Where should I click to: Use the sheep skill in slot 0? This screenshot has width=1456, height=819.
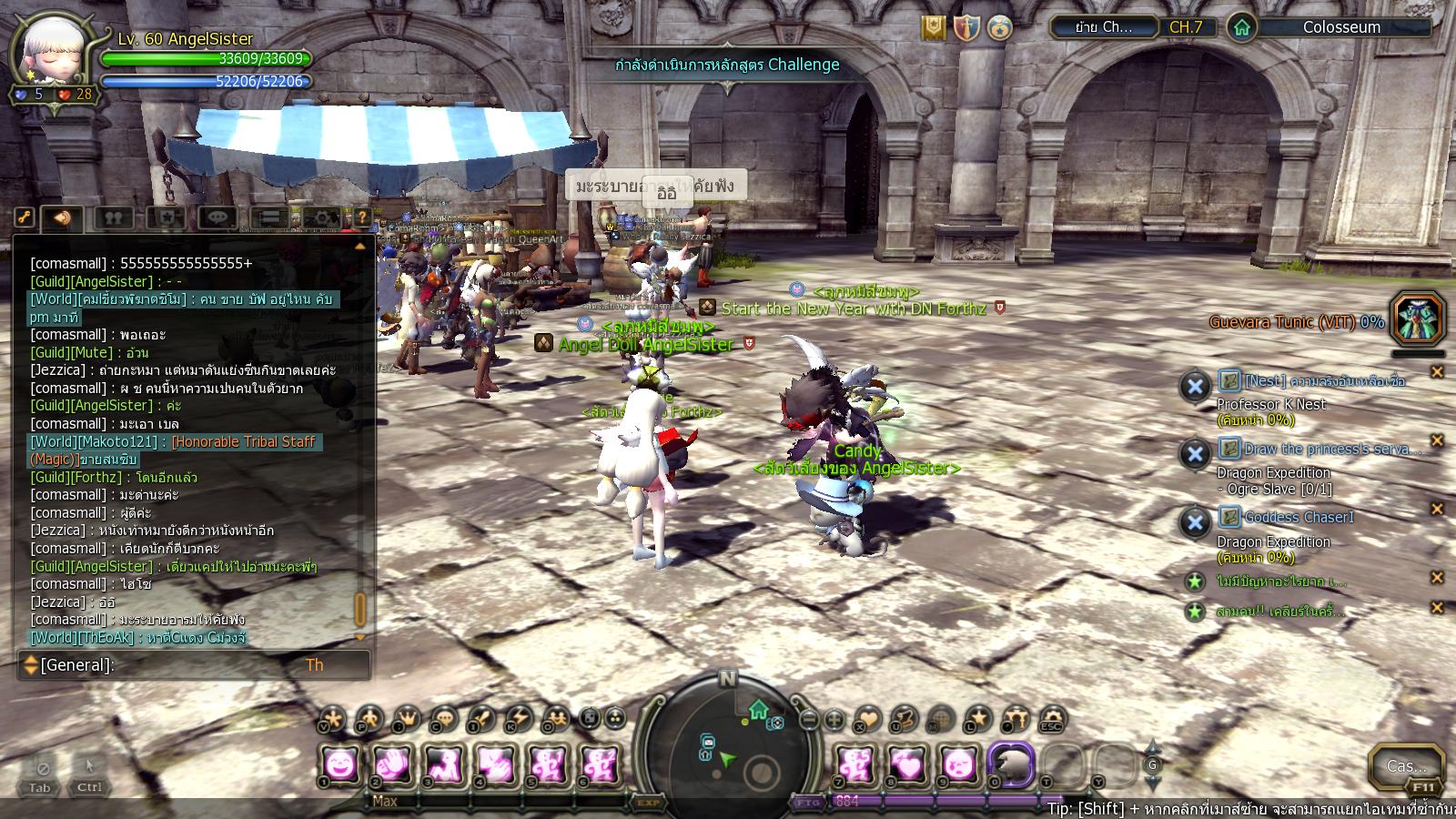point(1011,764)
